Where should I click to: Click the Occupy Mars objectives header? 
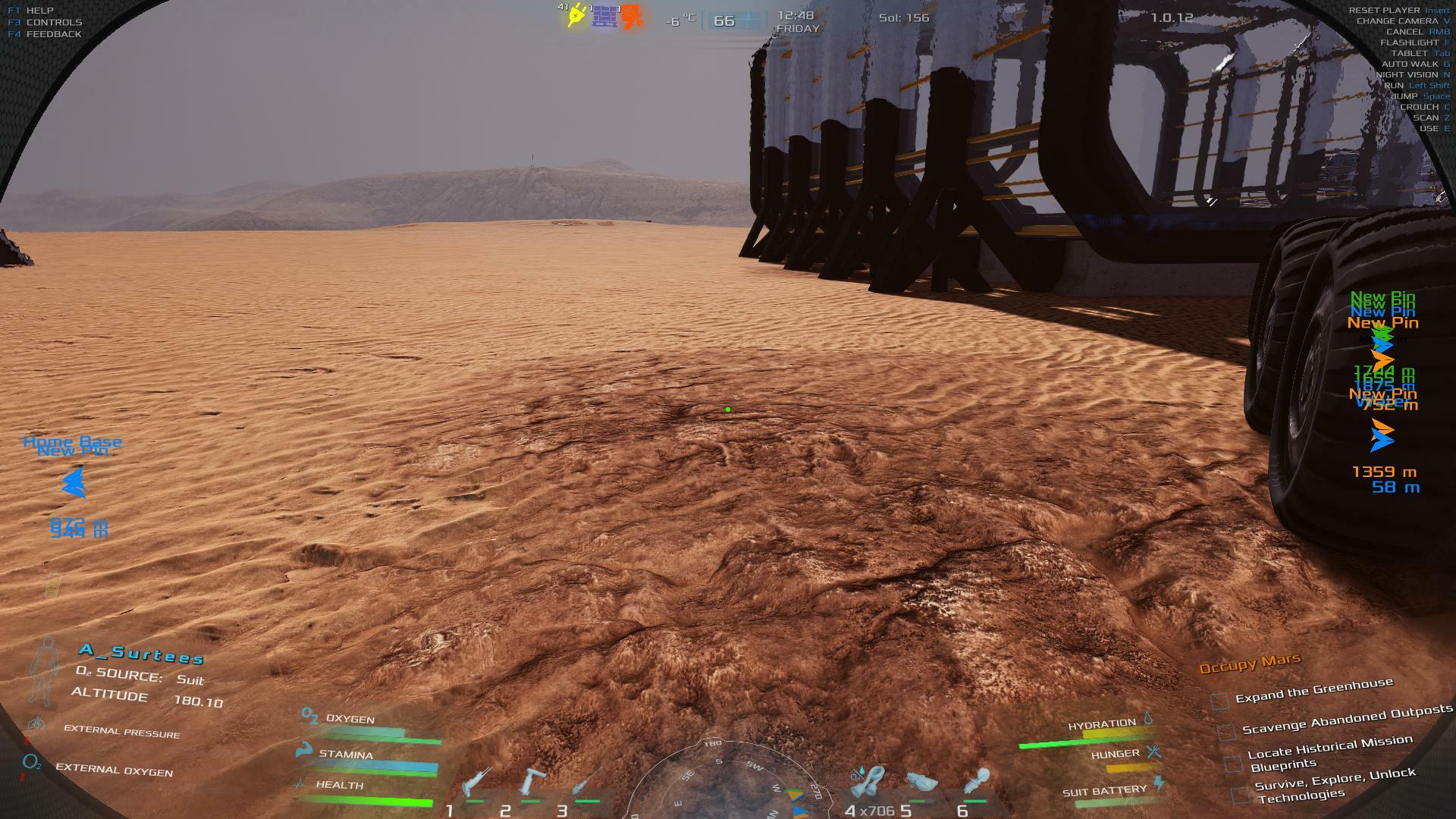[1250, 664]
